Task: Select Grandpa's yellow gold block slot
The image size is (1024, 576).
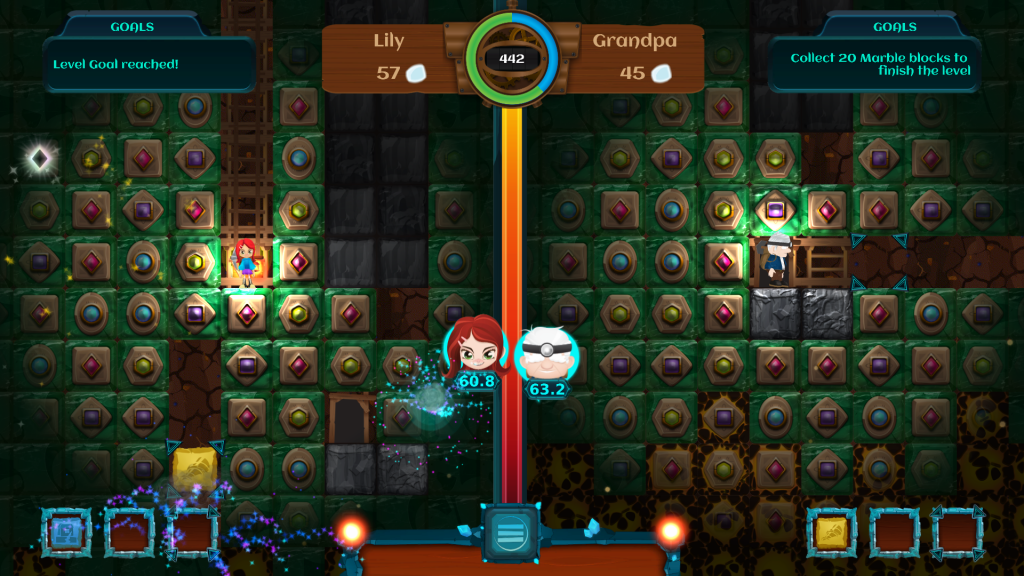Action: pos(831,532)
